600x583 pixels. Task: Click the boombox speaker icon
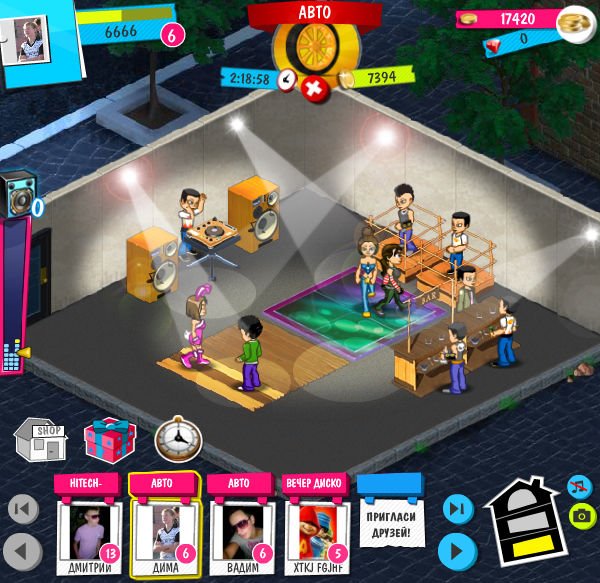pos(17,195)
